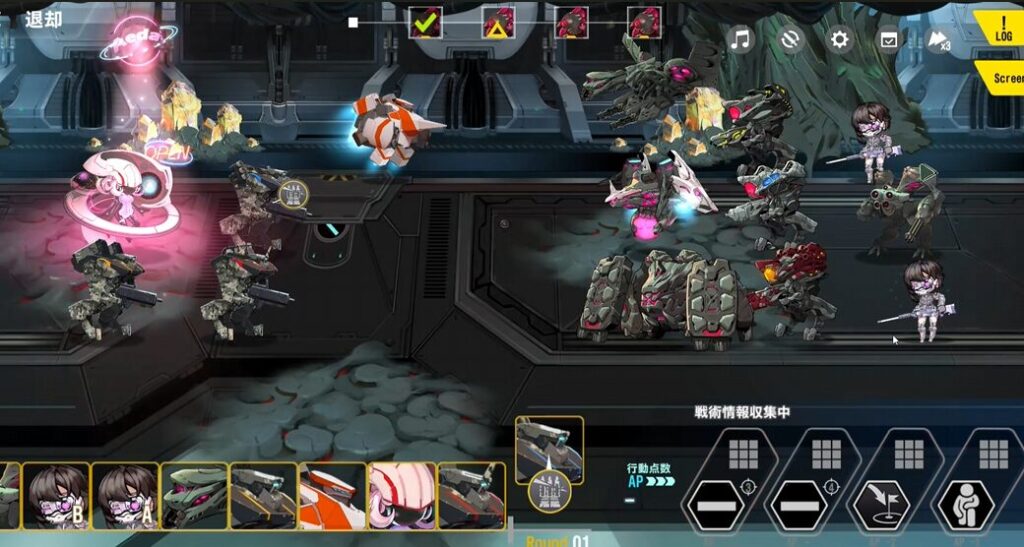Select the wave marker with yellow triangle
Viewport: 1024px width, 547px height.
tap(499, 22)
